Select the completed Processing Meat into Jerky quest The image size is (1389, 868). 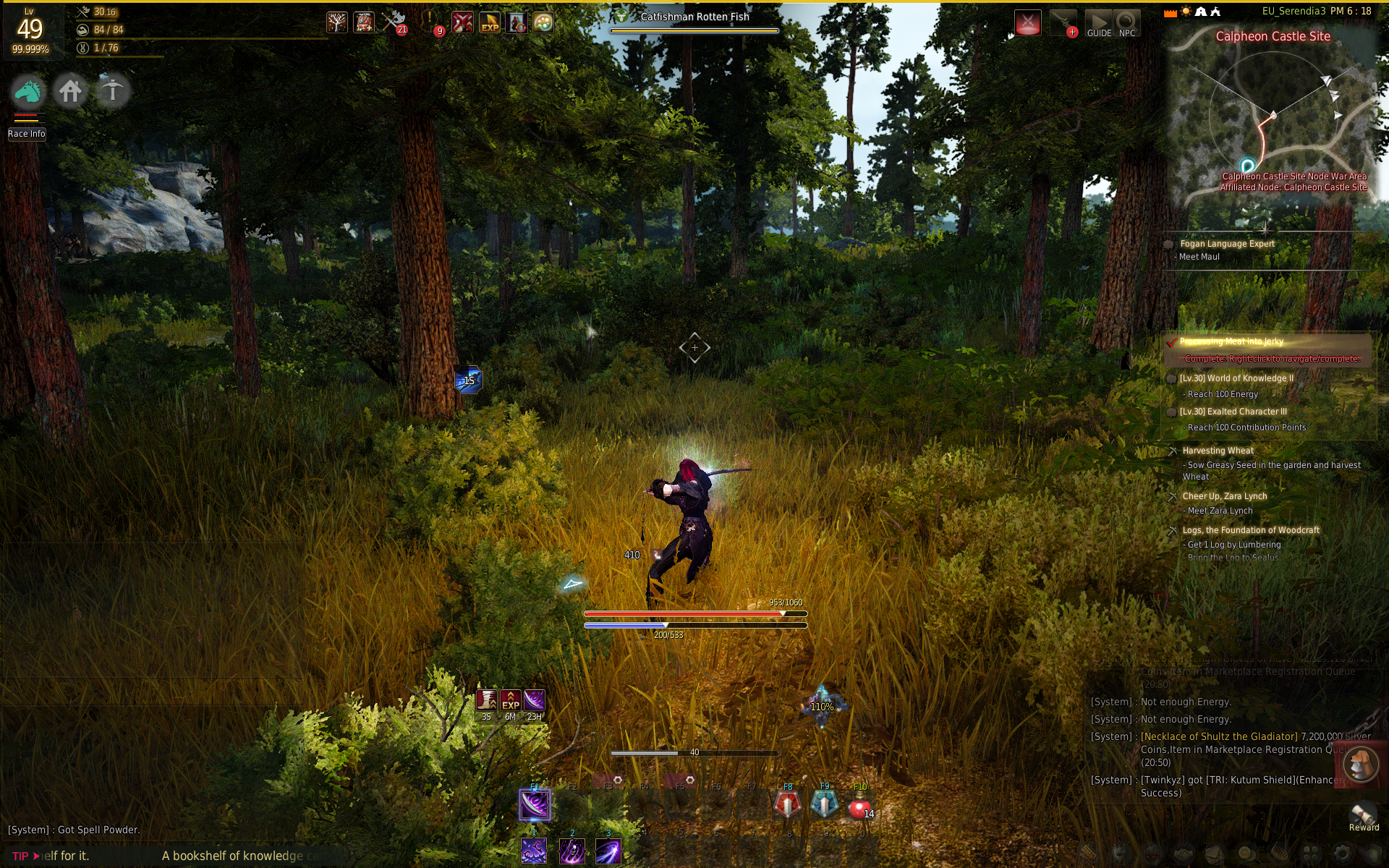click(x=1231, y=341)
